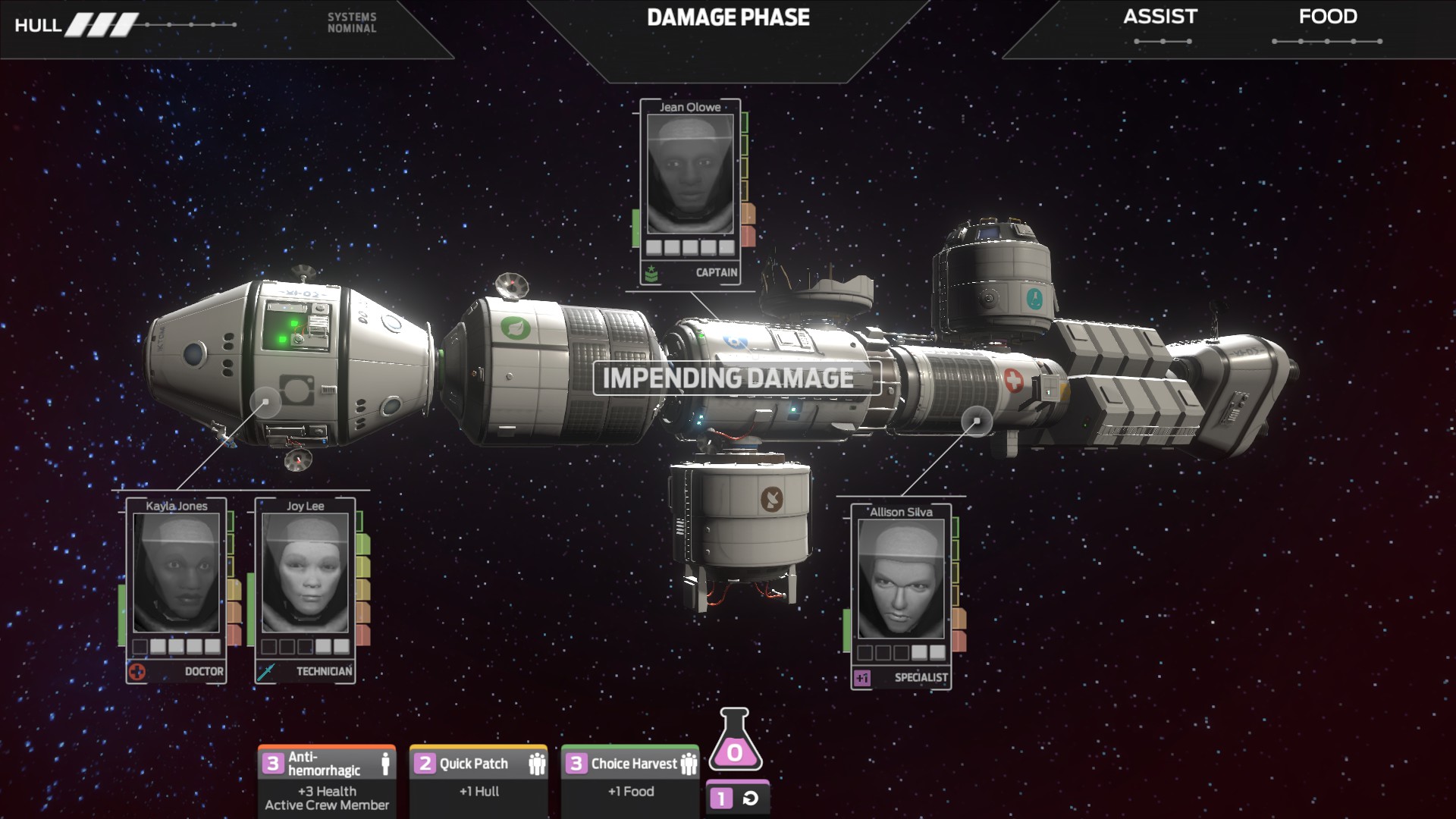The image size is (1456, 819).
Task: Choose Technician Joy Lee's crew portrait
Action: tap(305, 573)
